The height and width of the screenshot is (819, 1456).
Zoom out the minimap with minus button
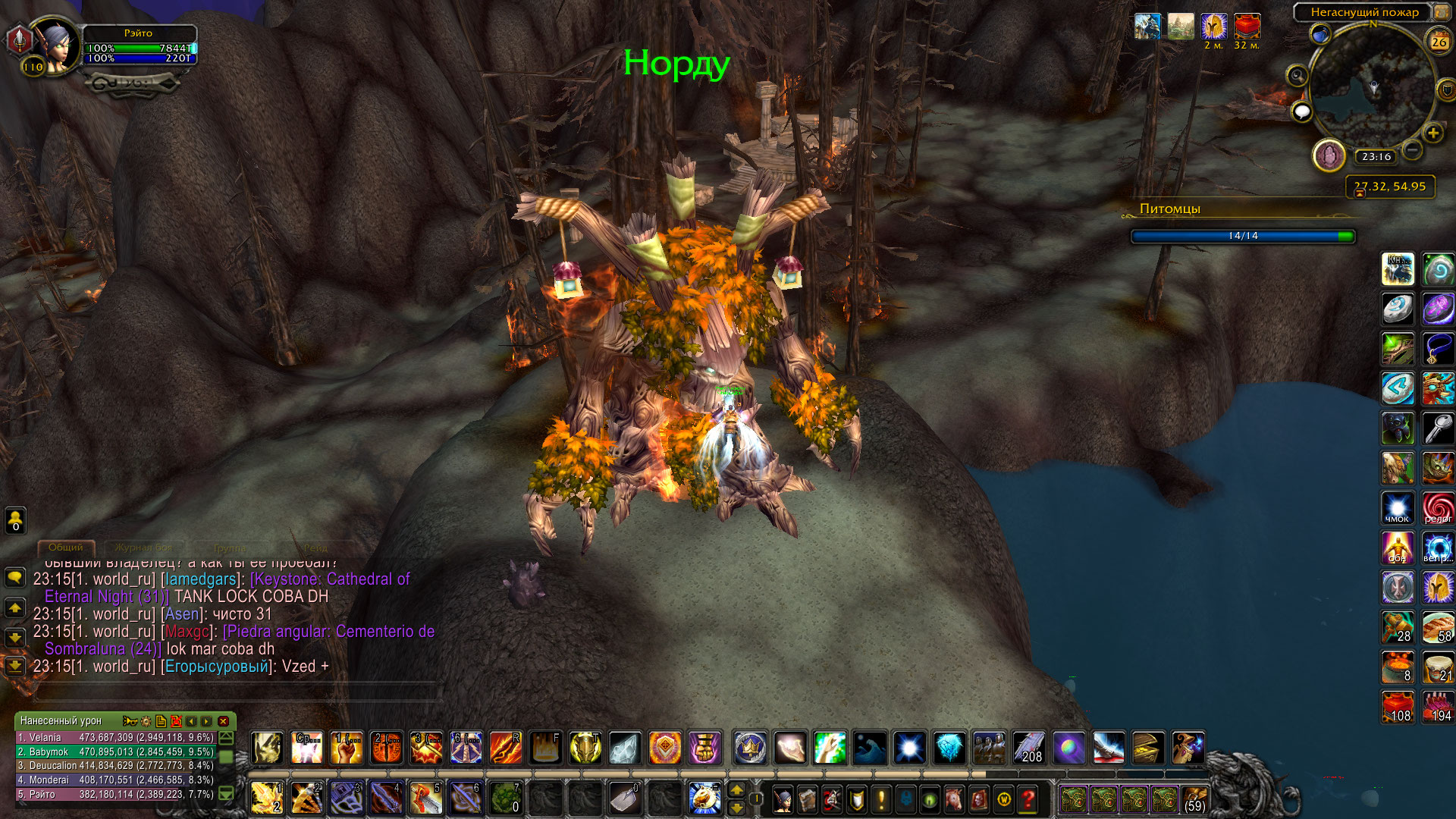coord(1411,149)
